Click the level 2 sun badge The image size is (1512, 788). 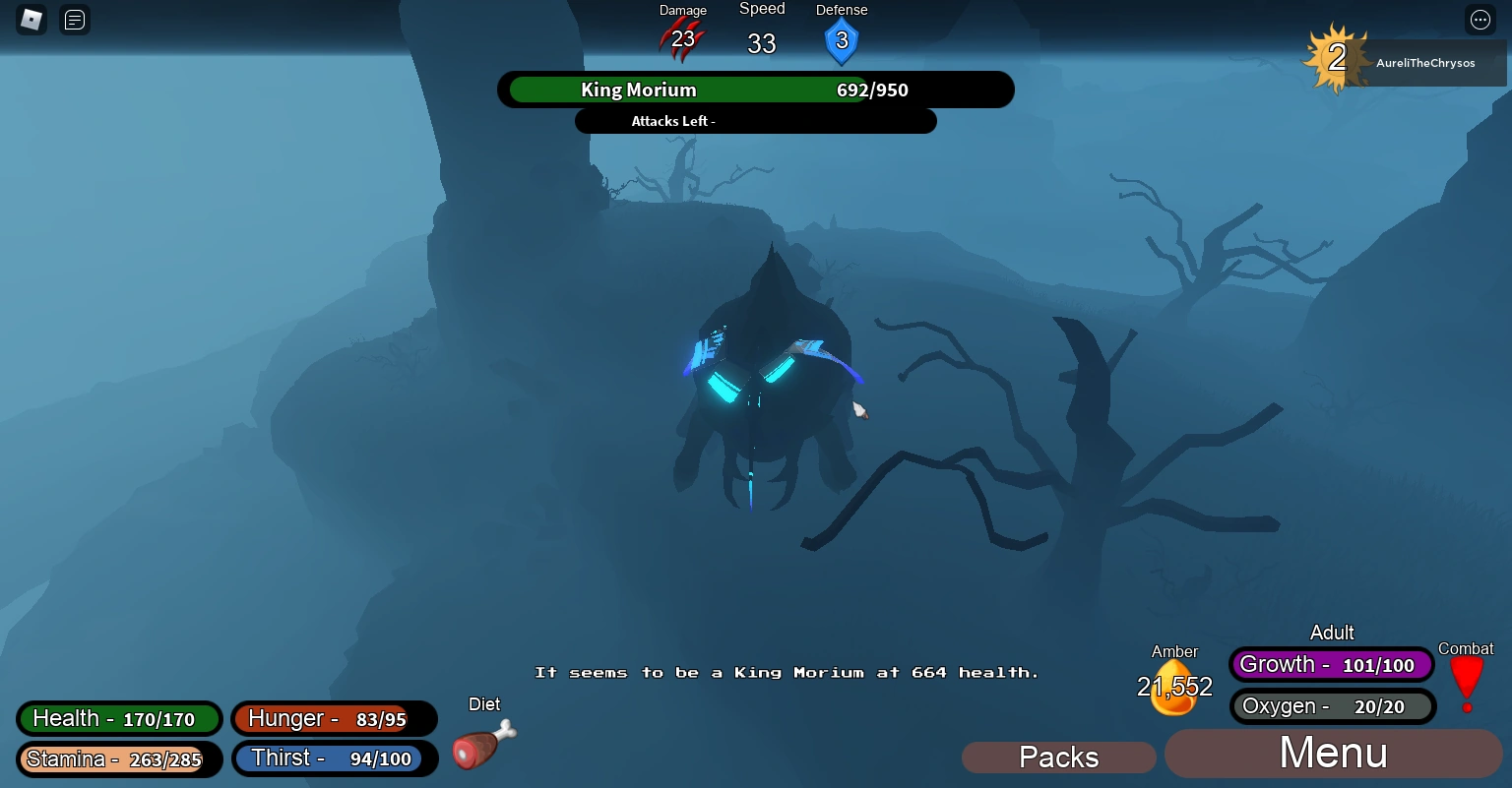(1336, 61)
